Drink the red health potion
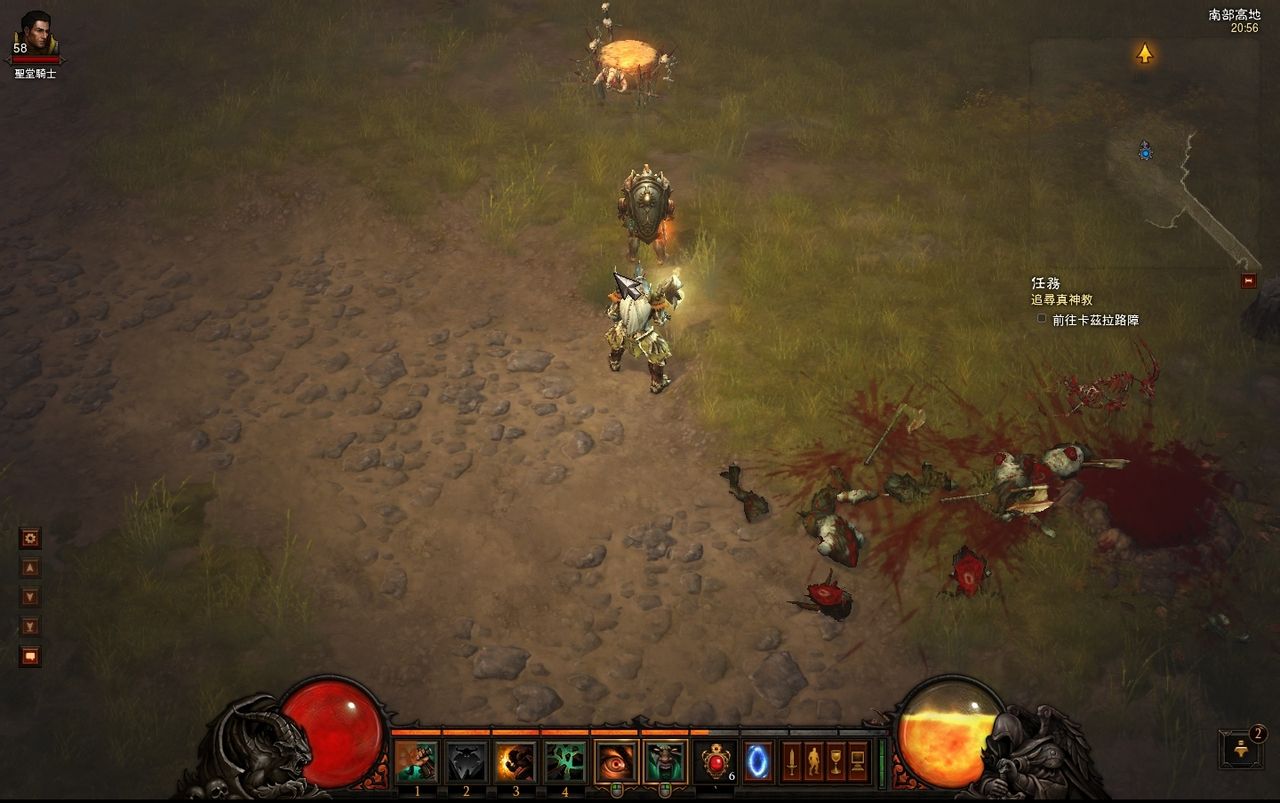 coord(714,762)
